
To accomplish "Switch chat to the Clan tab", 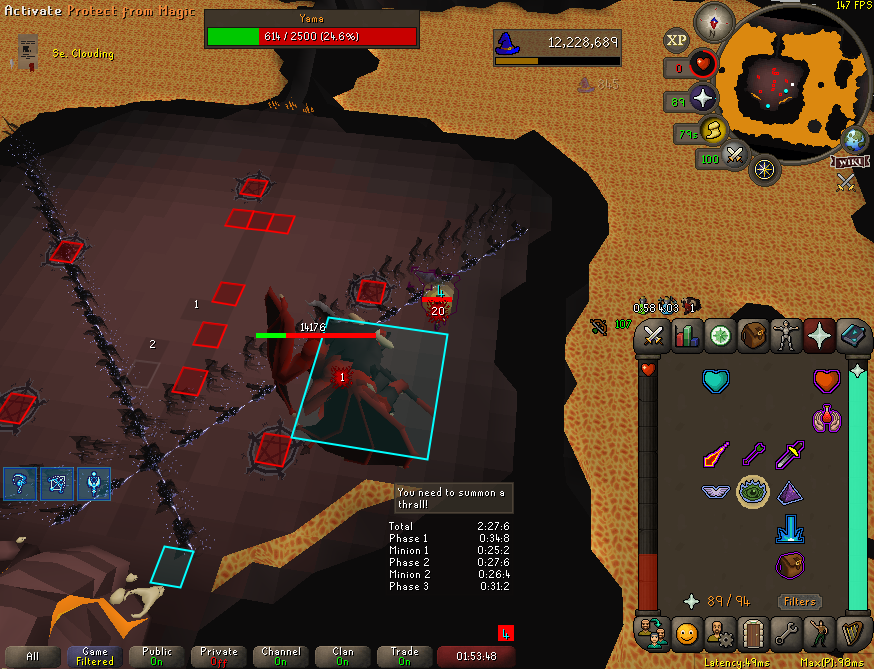I will [343, 656].
